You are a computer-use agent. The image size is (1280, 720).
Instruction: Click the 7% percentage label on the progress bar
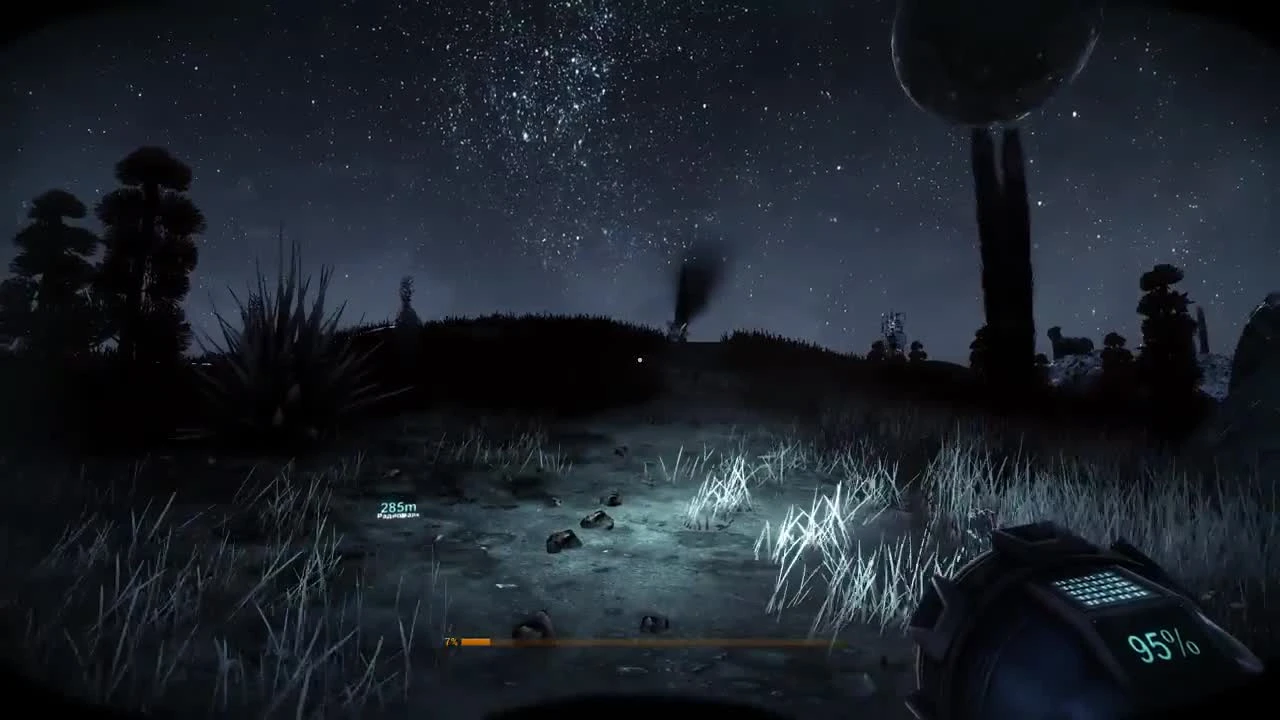tap(450, 641)
